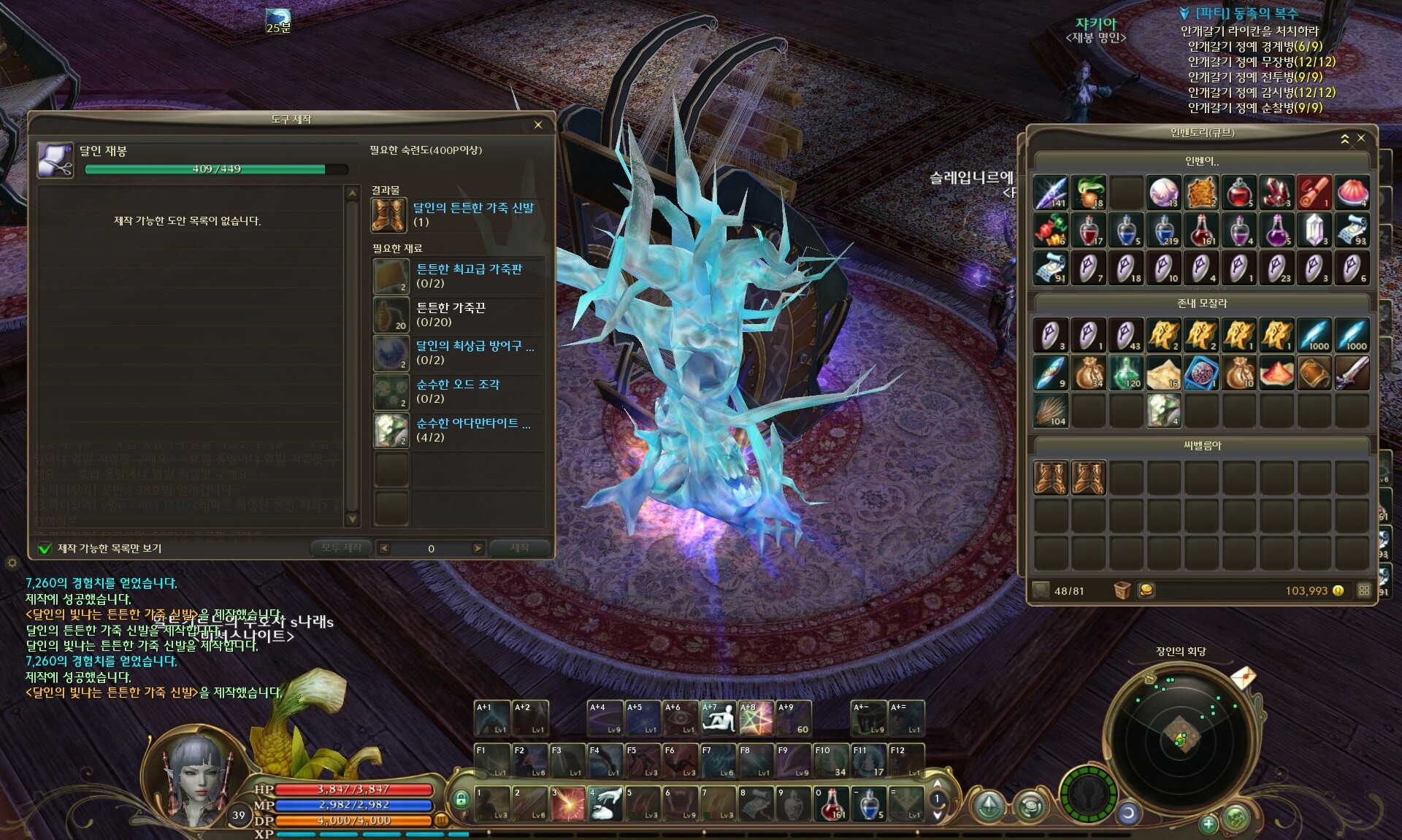Collapse the 존내 모잘라 inventory section
The width and height of the screenshot is (1402, 840).
pyautogui.click(x=1202, y=303)
